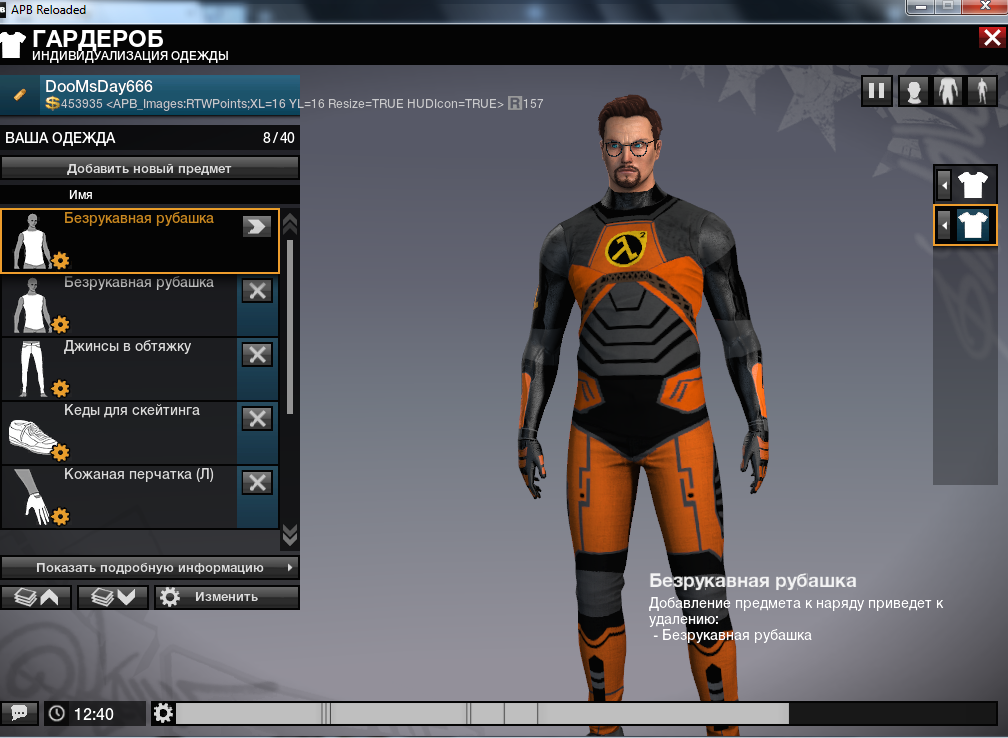Click the arrow button on highlighted shirt row
The height and width of the screenshot is (738, 1008).
click(x=257, y=227)
